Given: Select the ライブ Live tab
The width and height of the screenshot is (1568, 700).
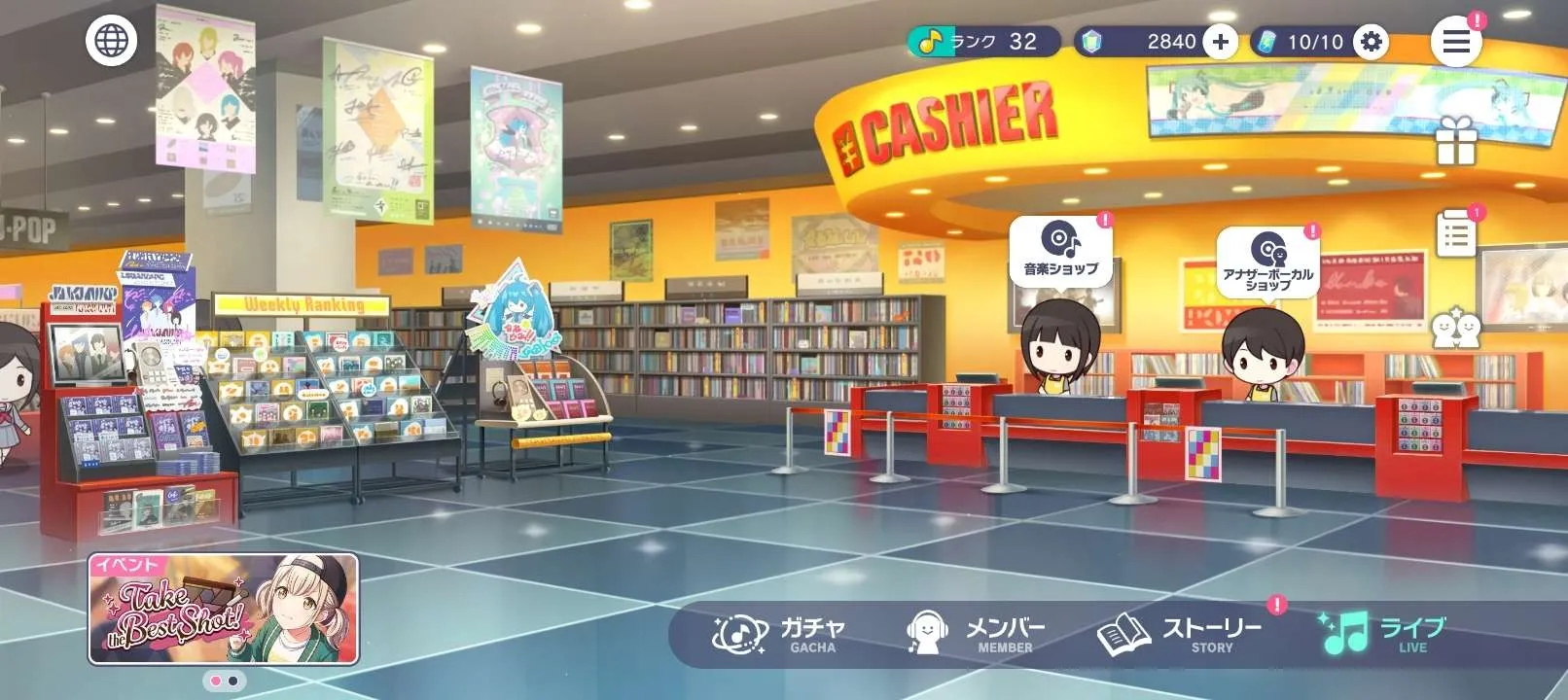Looking at the screenshot, I should pyautogui.click(x=1381, y=632).
